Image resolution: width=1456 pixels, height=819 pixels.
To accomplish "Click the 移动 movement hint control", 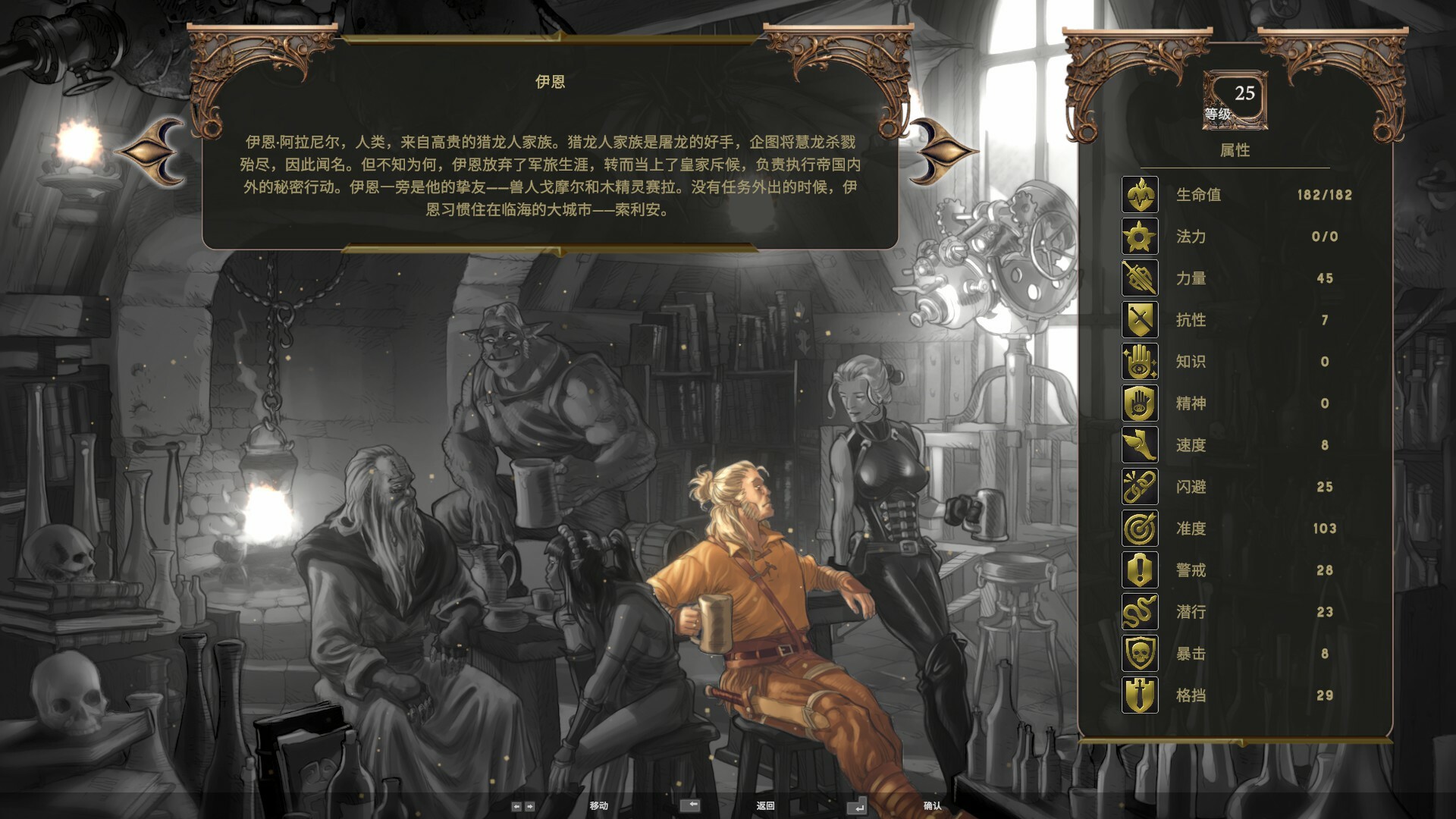I will [x=601, y=805].
